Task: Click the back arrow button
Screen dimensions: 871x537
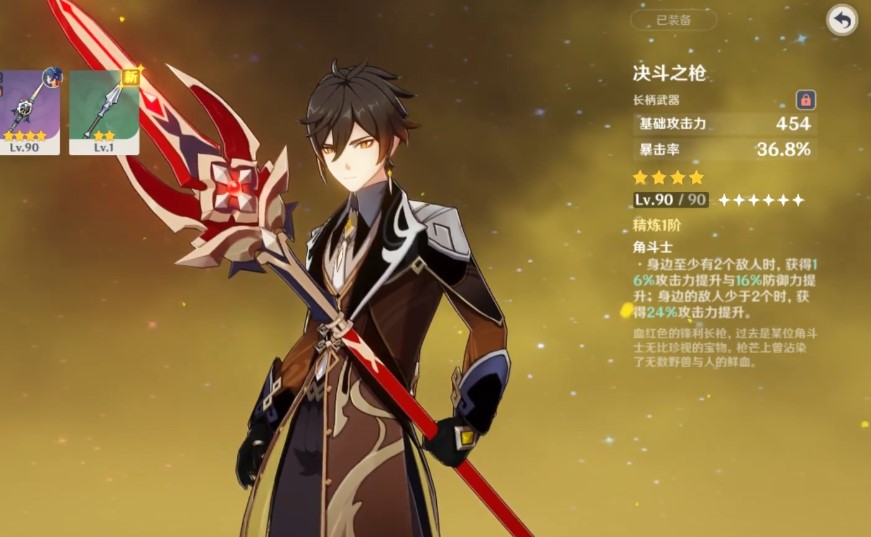Action: (x=842, y=20)
